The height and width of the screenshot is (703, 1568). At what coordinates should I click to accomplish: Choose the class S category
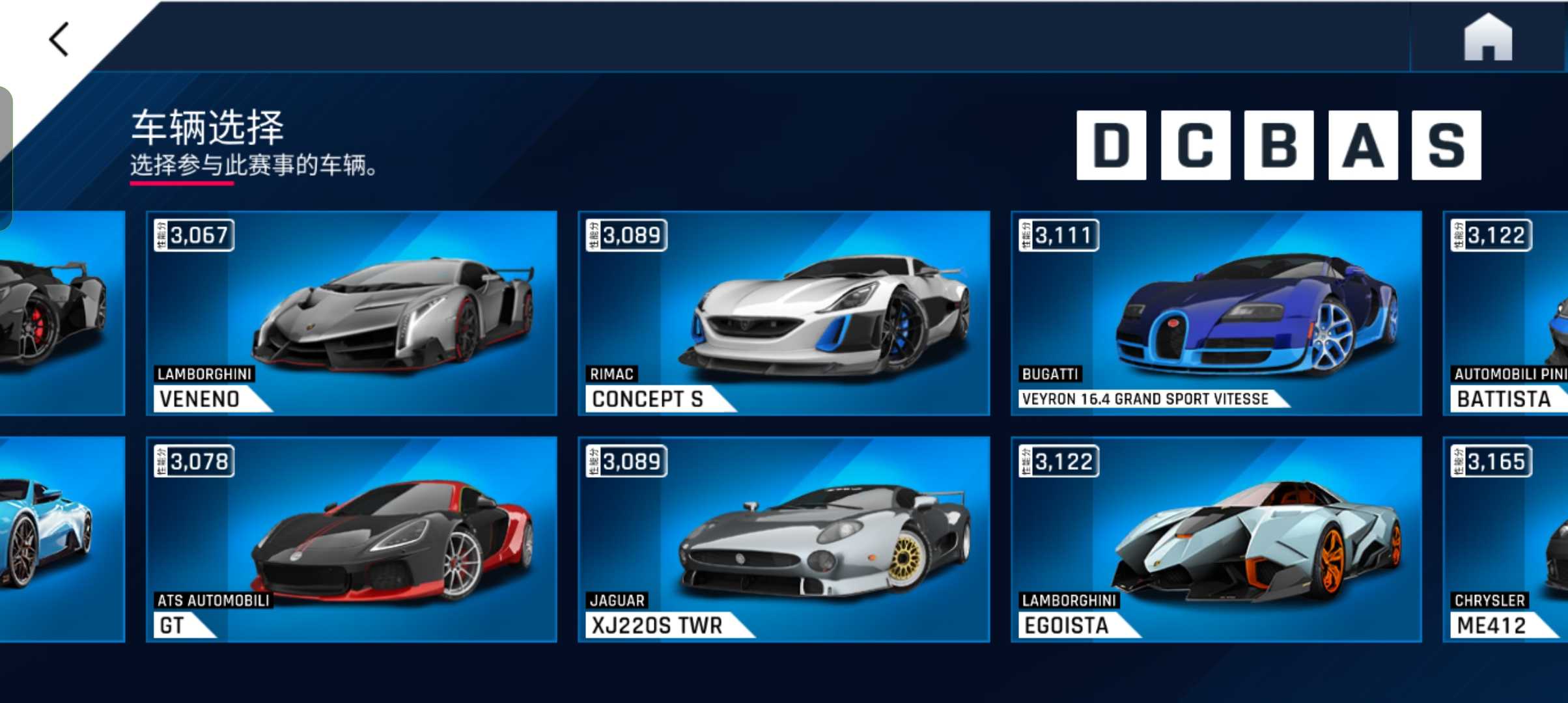tap(1446, 145)
